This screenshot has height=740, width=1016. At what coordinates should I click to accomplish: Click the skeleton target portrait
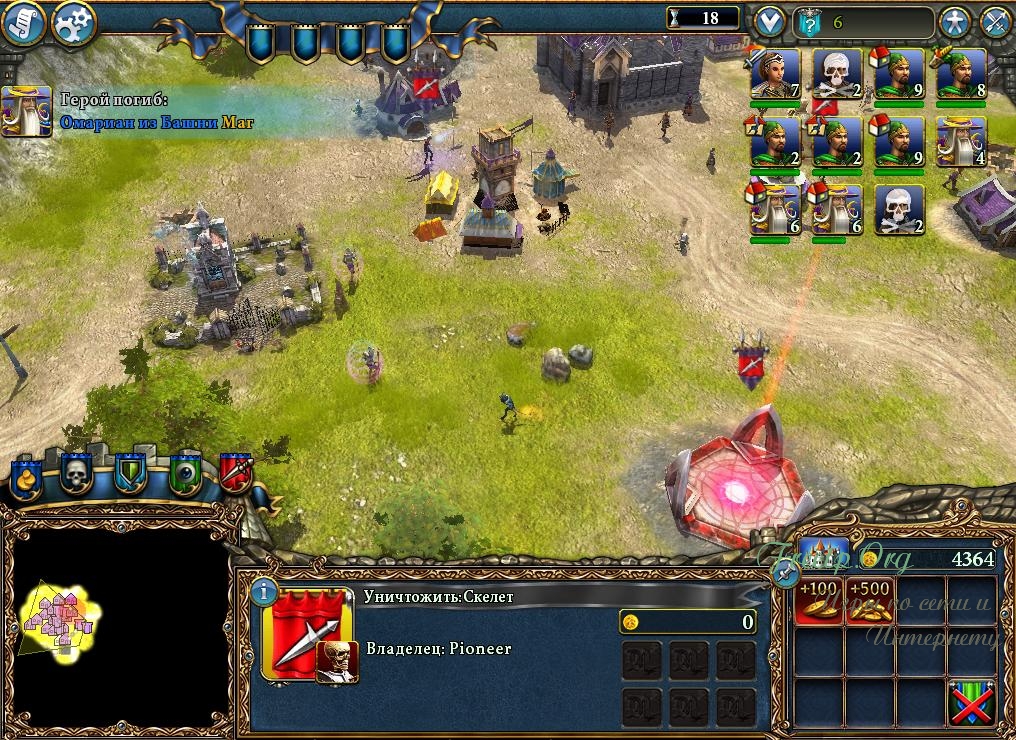[337, 662]
